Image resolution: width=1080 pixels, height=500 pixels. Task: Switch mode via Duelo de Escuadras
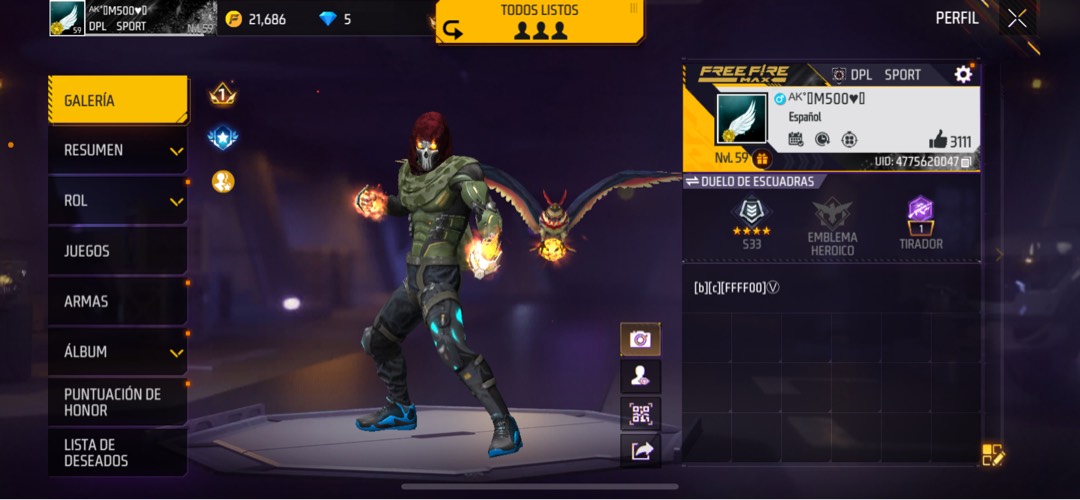[750, 181]
